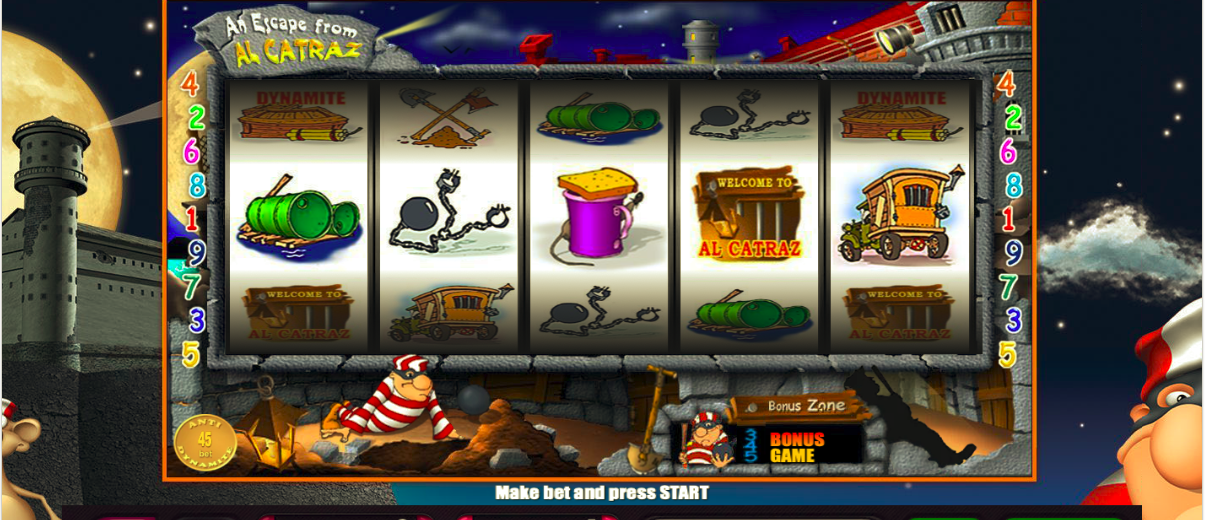Activate green payline 7 on the right edge
Screen dimensions: 1206x520
[x=1009, y=287]
